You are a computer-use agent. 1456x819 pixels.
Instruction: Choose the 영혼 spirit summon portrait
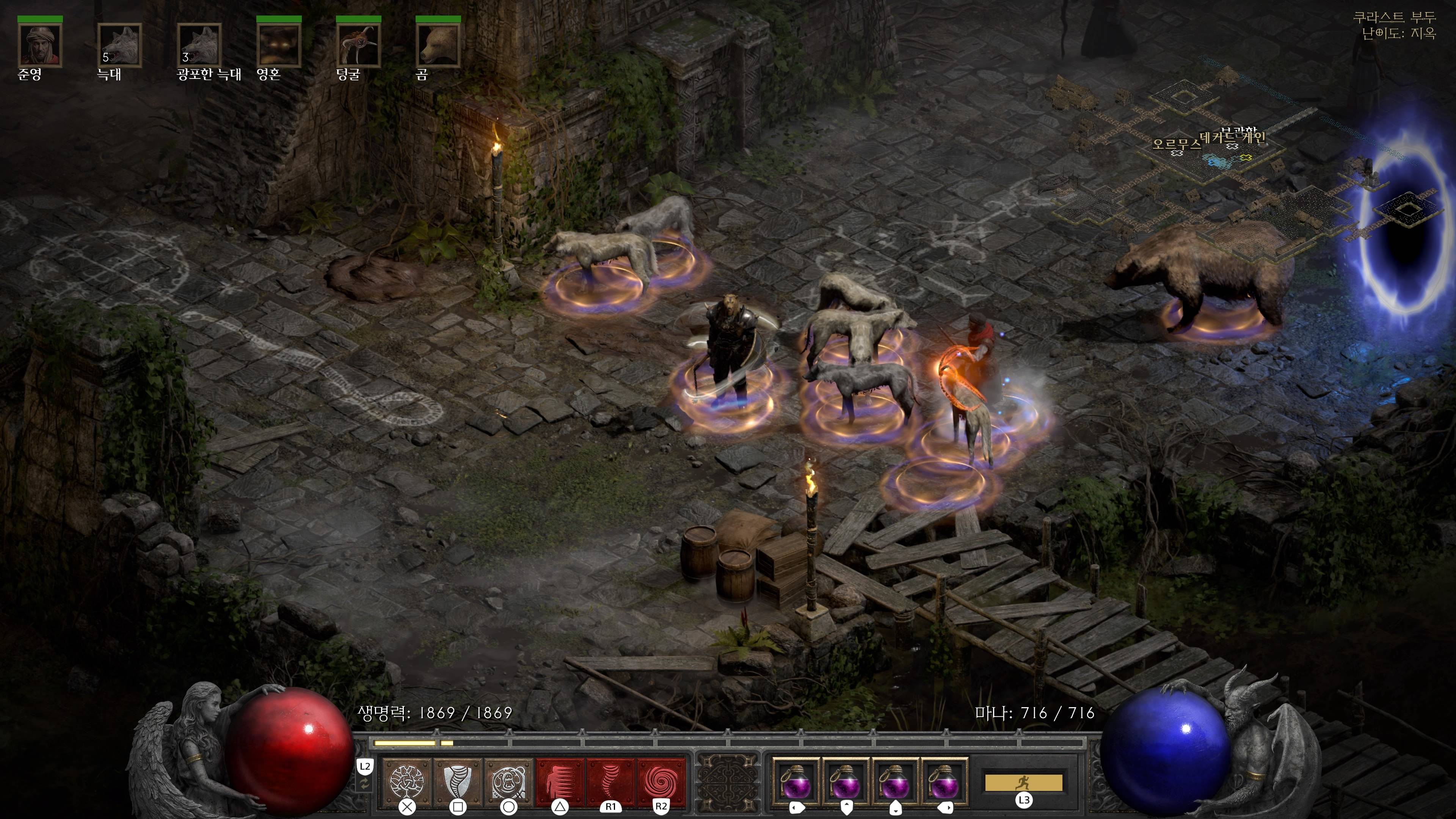tap(279, 45)
